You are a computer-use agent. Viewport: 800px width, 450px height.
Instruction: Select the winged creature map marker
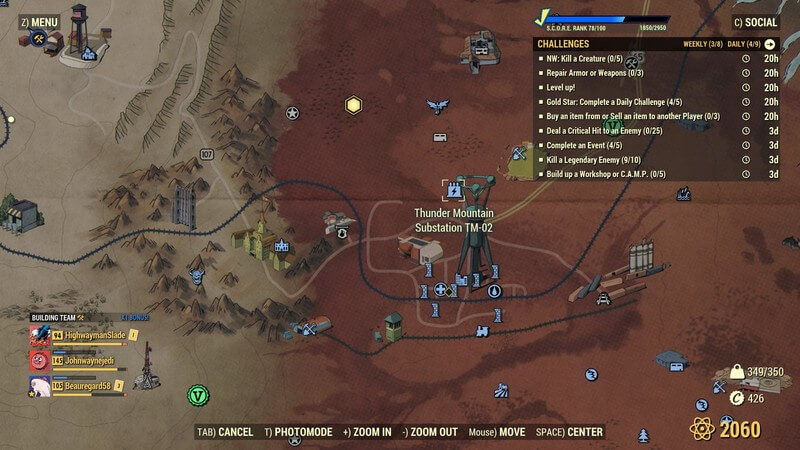coord(436,105)
